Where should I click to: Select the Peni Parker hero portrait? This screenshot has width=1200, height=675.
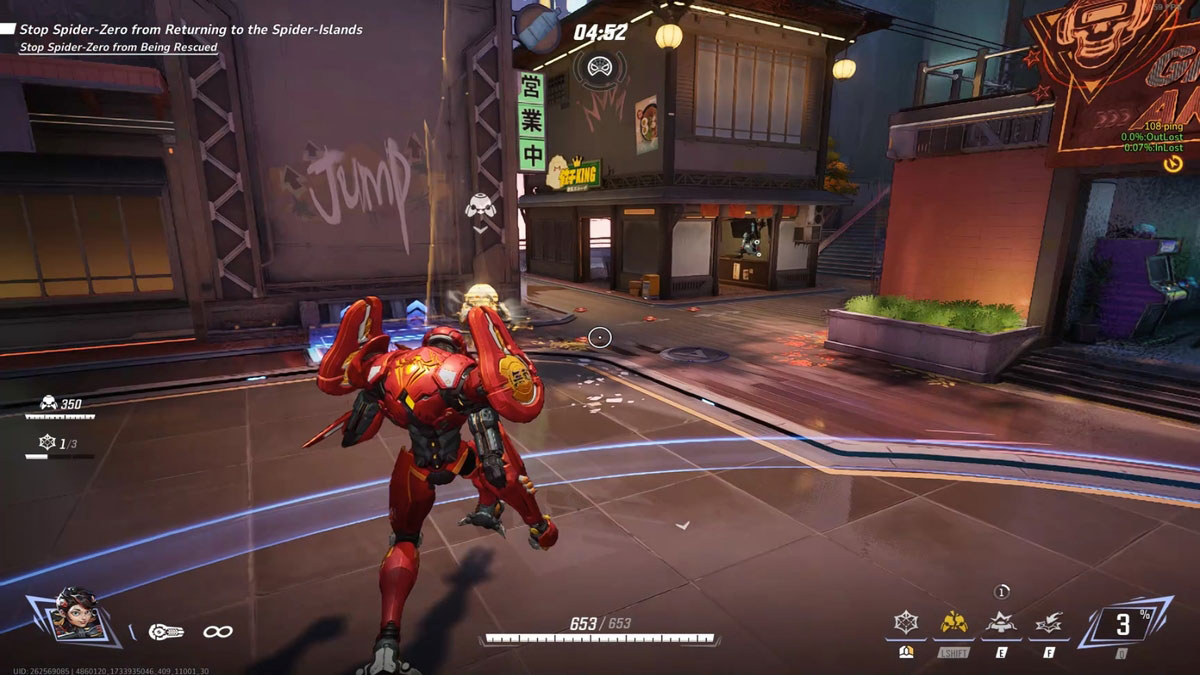pyautogui.click(x=71, y=614)
